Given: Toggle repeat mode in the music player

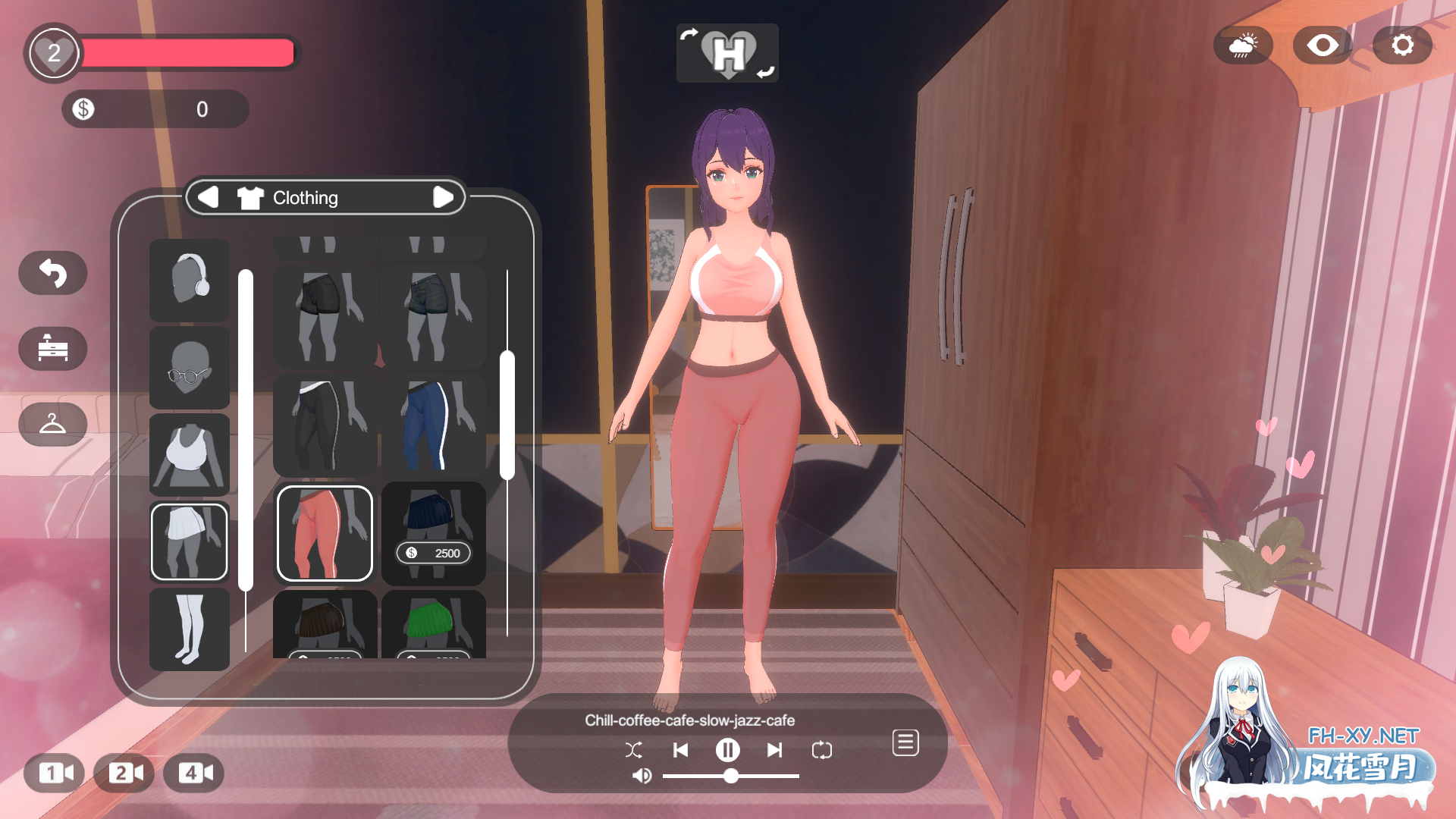Looking at the screenshot, I should (824, 750).
